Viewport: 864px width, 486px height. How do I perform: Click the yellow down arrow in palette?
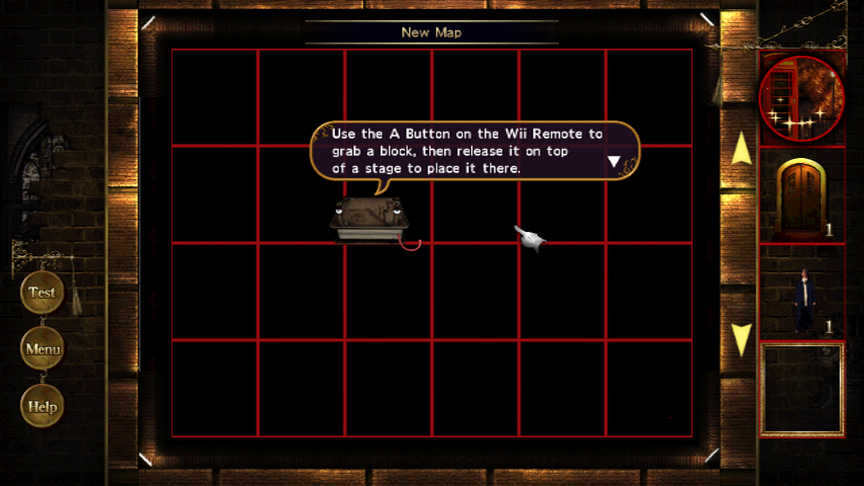point(741,339)
